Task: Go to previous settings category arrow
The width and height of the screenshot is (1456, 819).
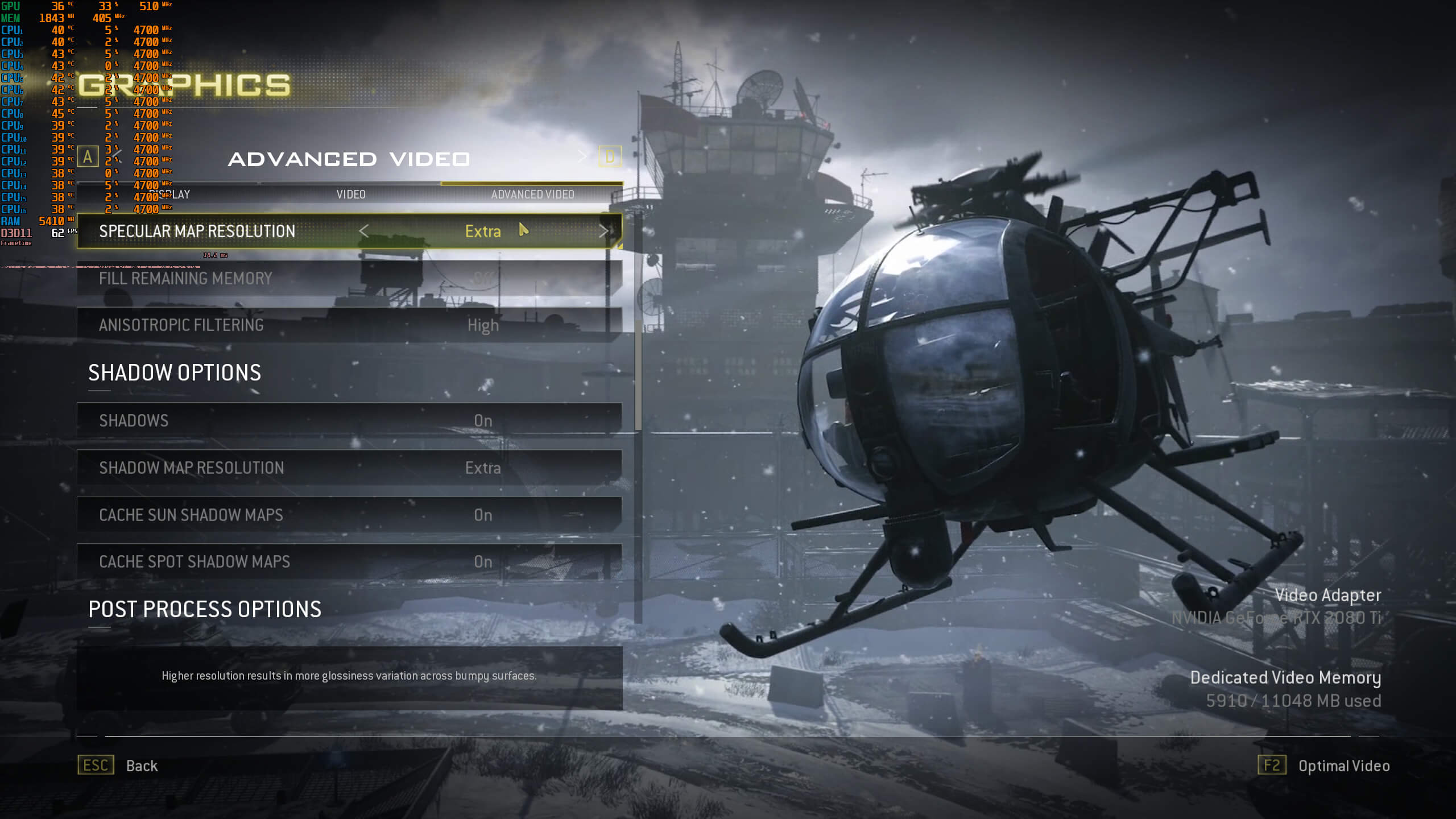Action: coord(117,155)
